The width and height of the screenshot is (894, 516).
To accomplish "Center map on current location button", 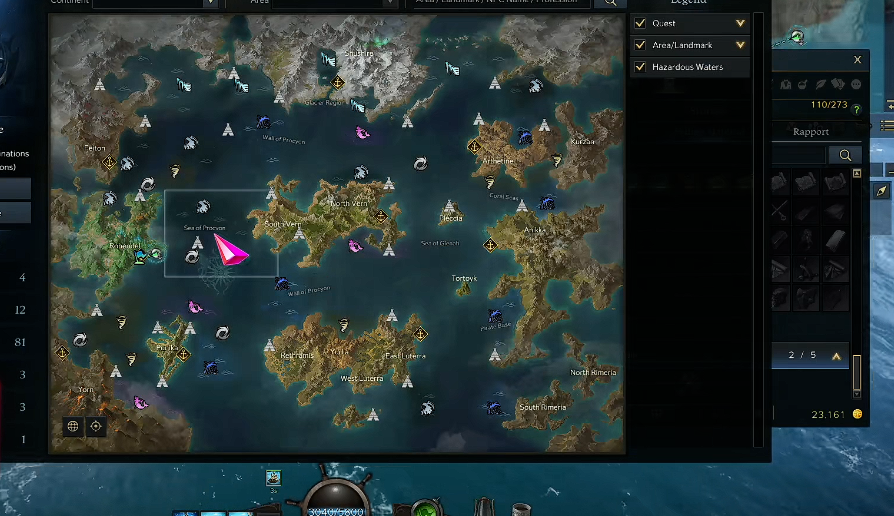I will (96, 426).
